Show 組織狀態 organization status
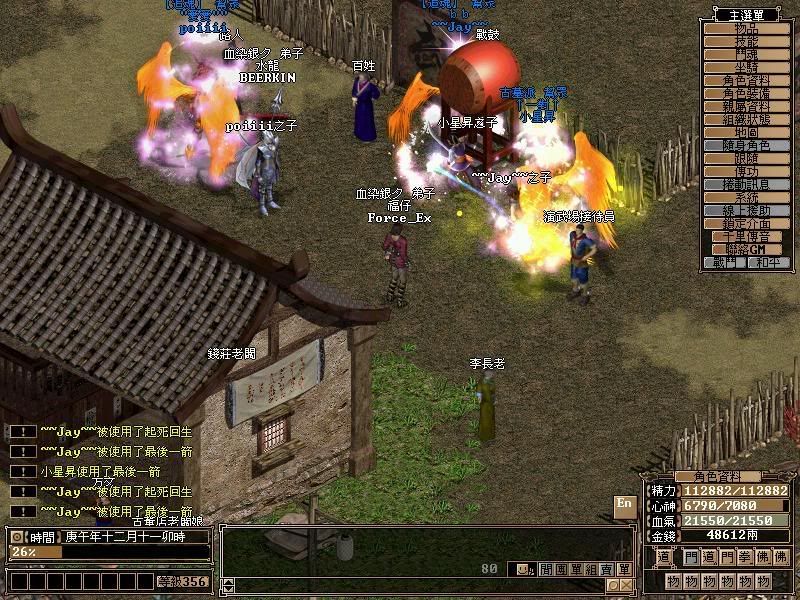This screenshot has width=800, height=600. [x=746, y=119]
